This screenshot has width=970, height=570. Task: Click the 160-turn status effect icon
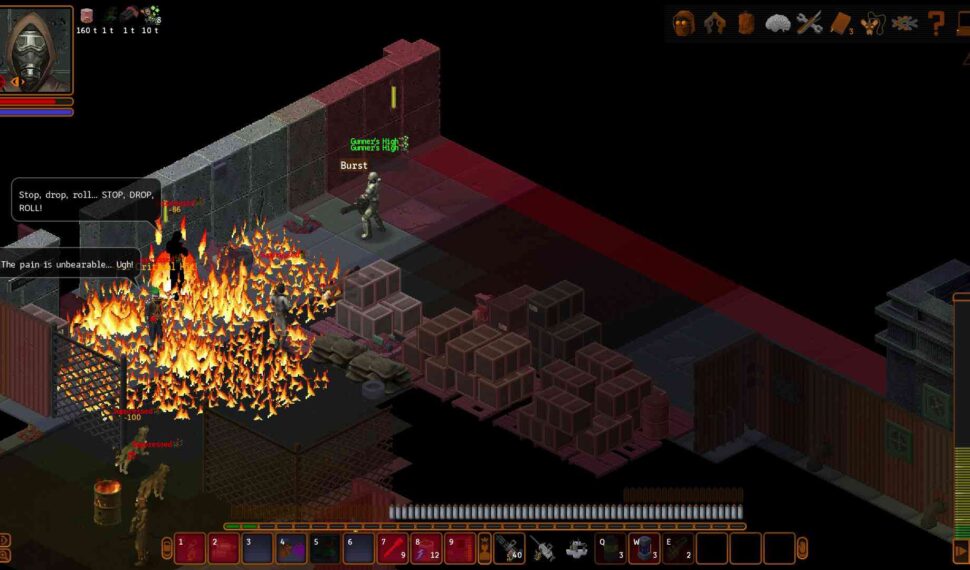point(87,15)
